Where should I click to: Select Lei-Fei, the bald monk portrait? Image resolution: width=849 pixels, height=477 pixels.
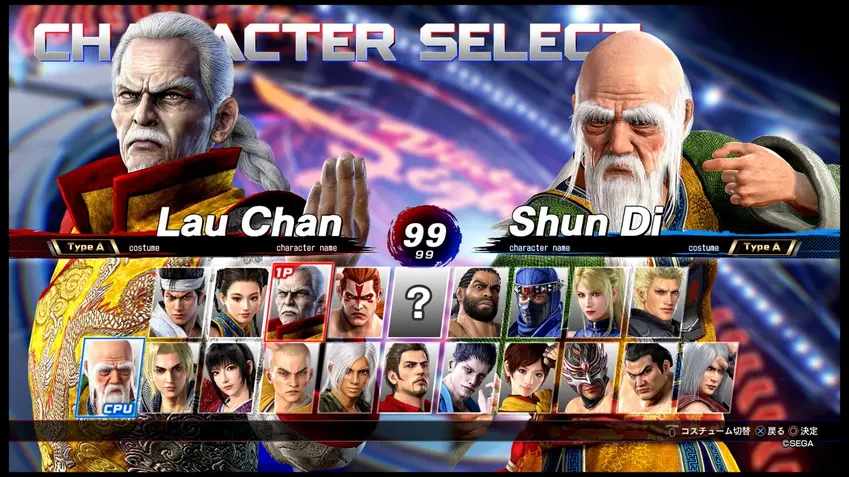click(x=289, y=376)
